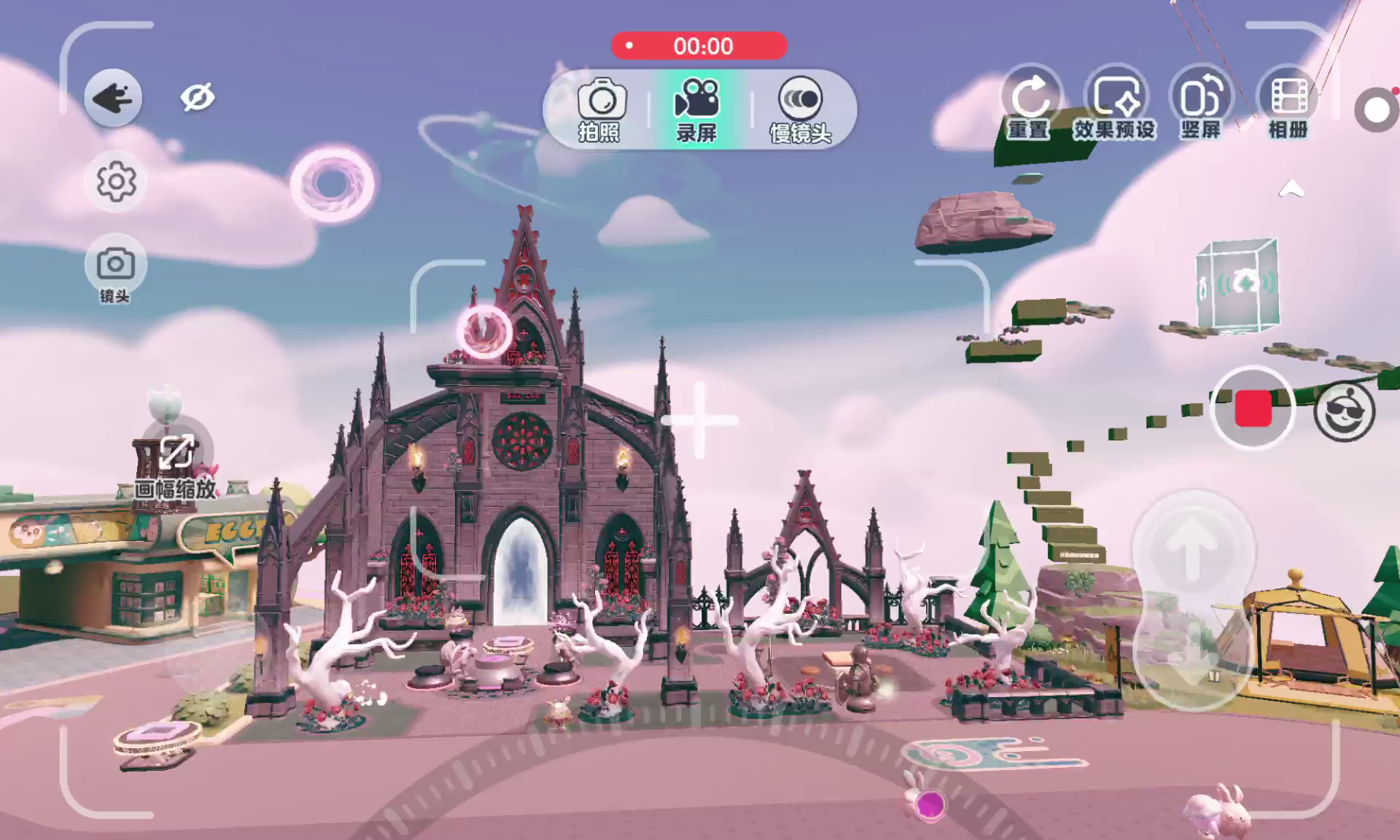The width and height of the screenshot is (1400, 840).
Task: Choose the 慢镜头 slow motion mode
Action: tap(800, 109)
